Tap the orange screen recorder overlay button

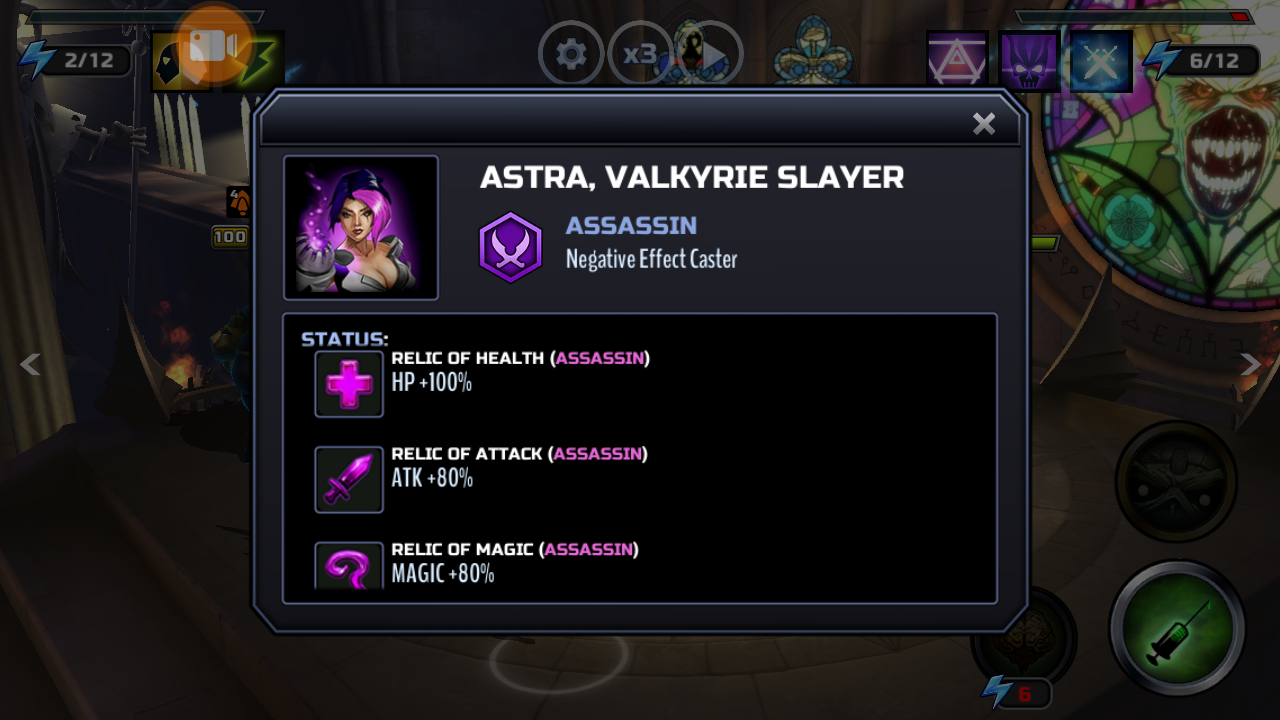point(213,45)
